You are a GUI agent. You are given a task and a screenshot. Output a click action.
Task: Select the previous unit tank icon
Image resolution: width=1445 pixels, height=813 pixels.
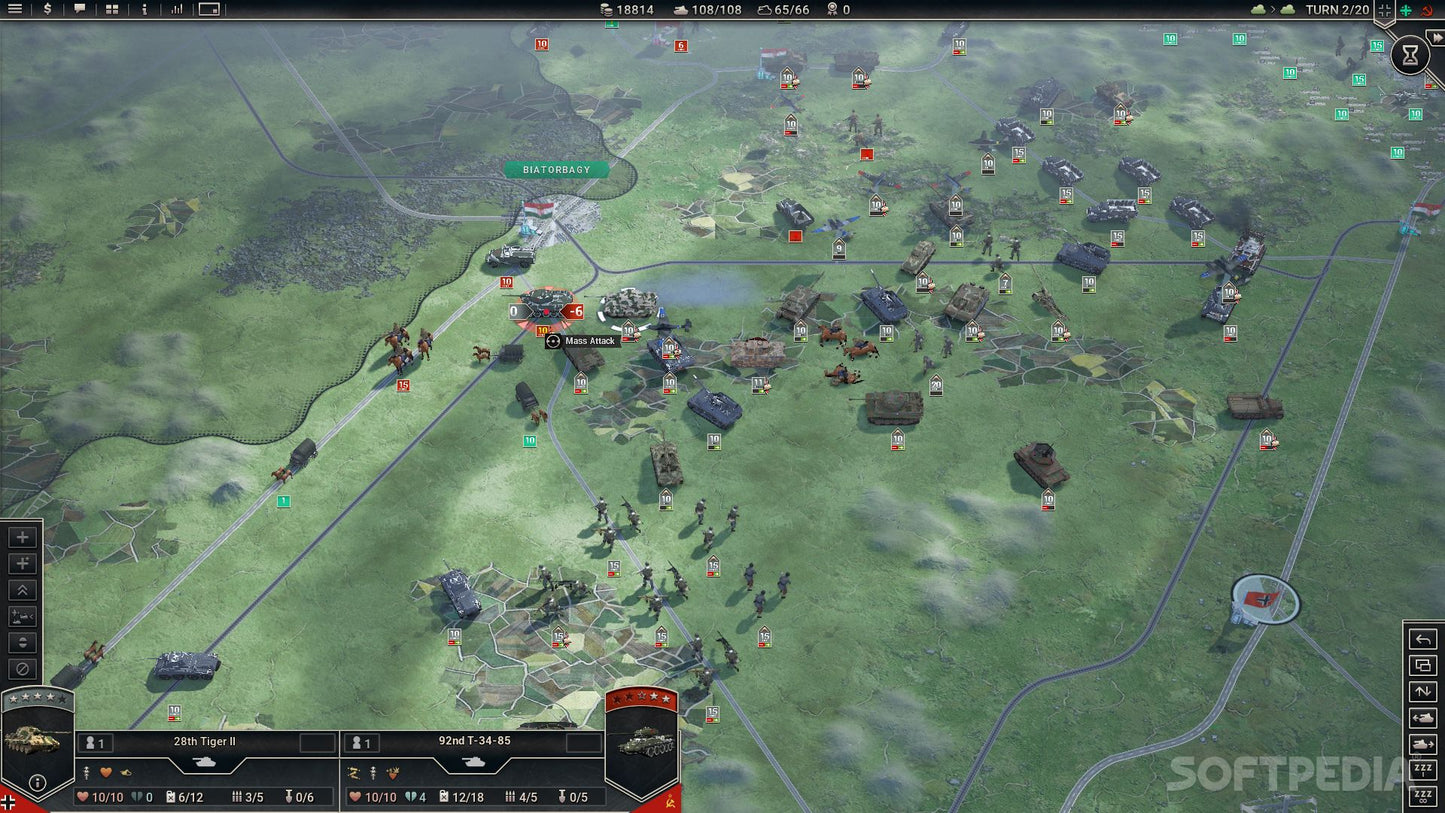(x=1422, y=718)
